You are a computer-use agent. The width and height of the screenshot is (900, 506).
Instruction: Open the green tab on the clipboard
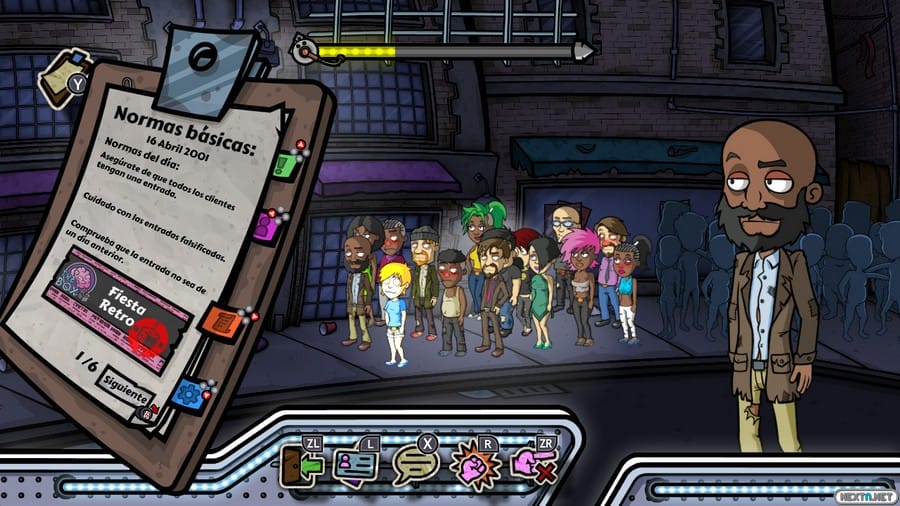click(x=285, y=163)
